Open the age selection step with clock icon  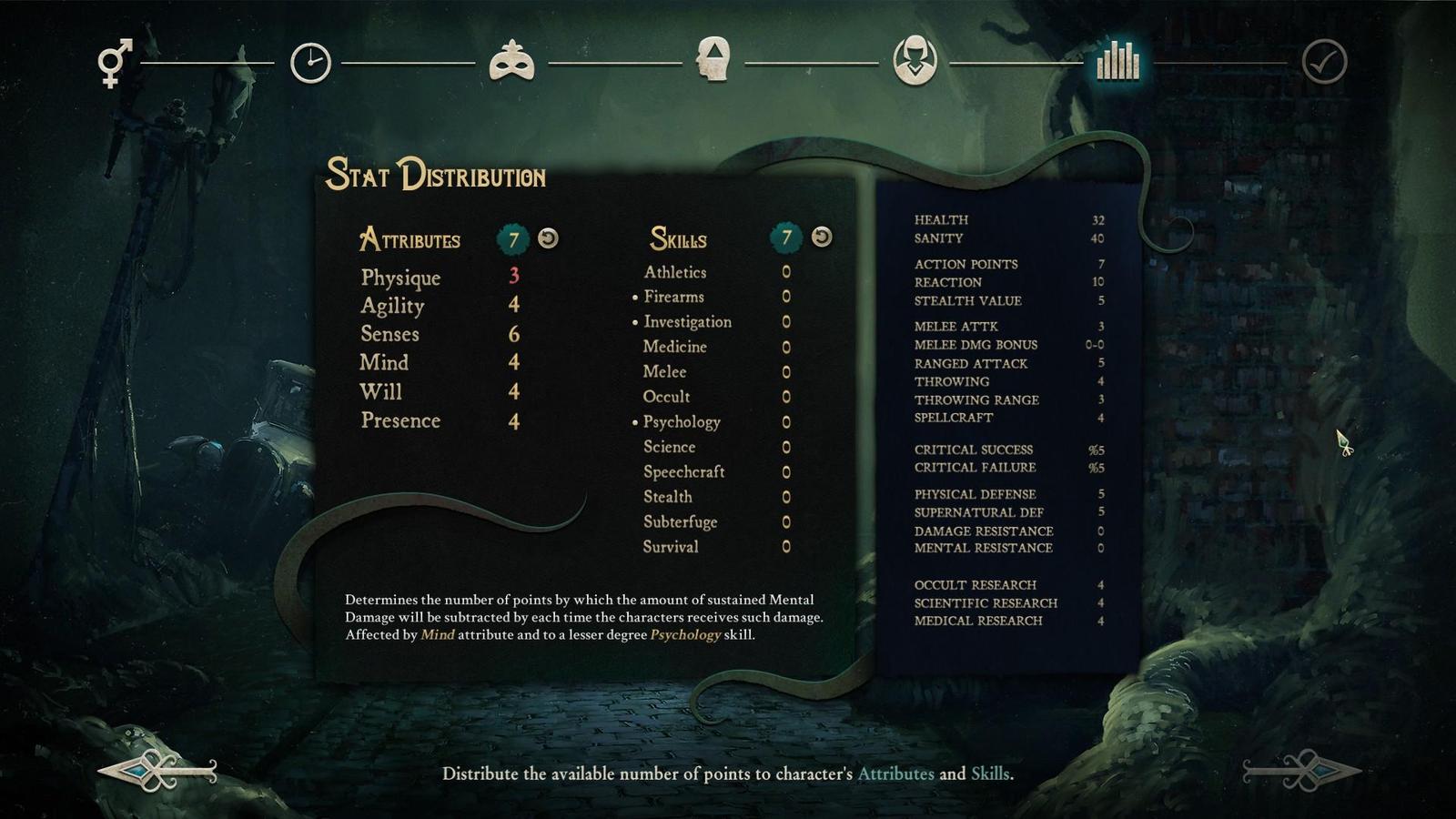pos(312,64)
